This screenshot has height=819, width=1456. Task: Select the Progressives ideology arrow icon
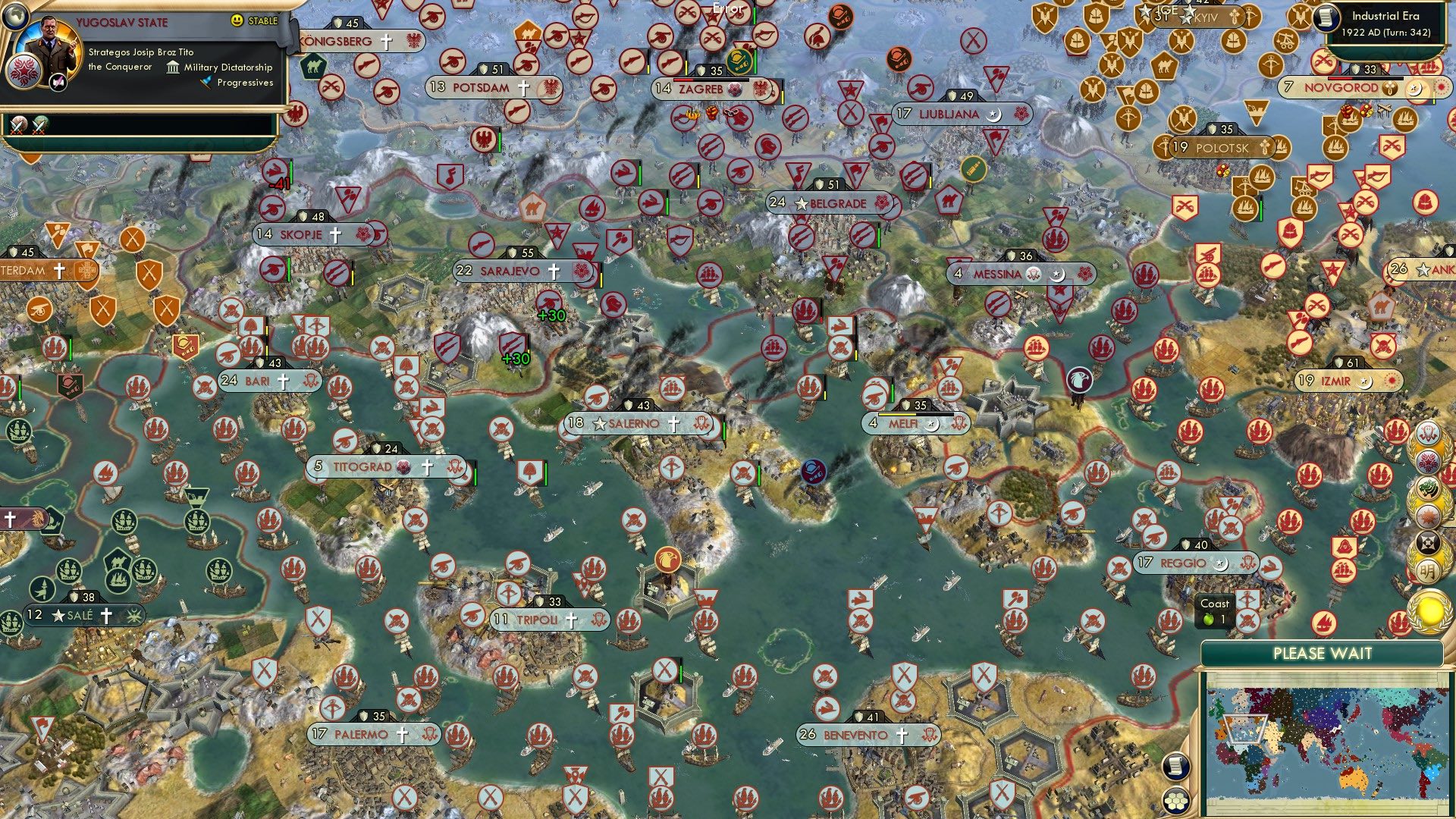click(205, 82)
